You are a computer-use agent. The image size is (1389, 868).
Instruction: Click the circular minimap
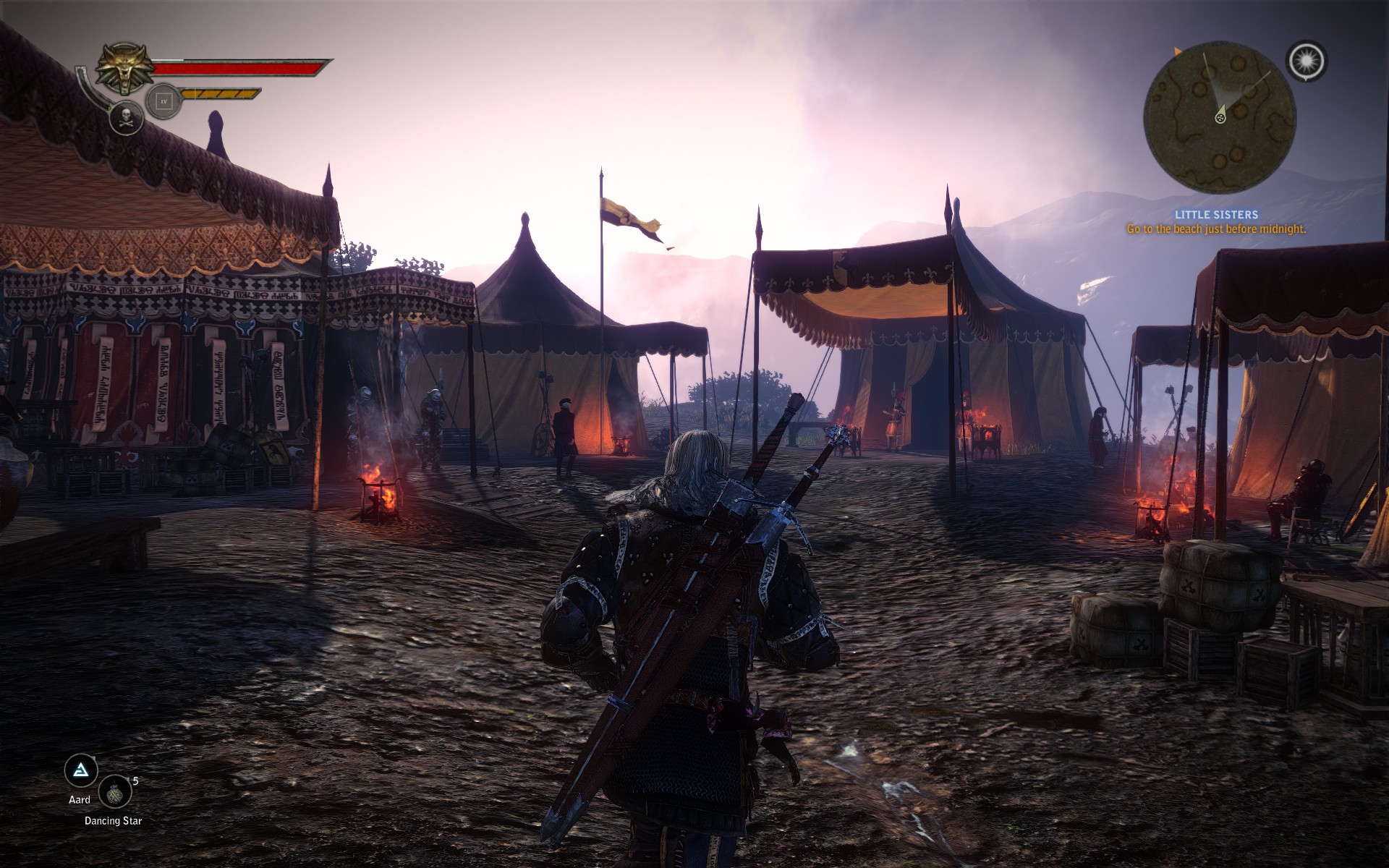click(x=1220, y=117)
